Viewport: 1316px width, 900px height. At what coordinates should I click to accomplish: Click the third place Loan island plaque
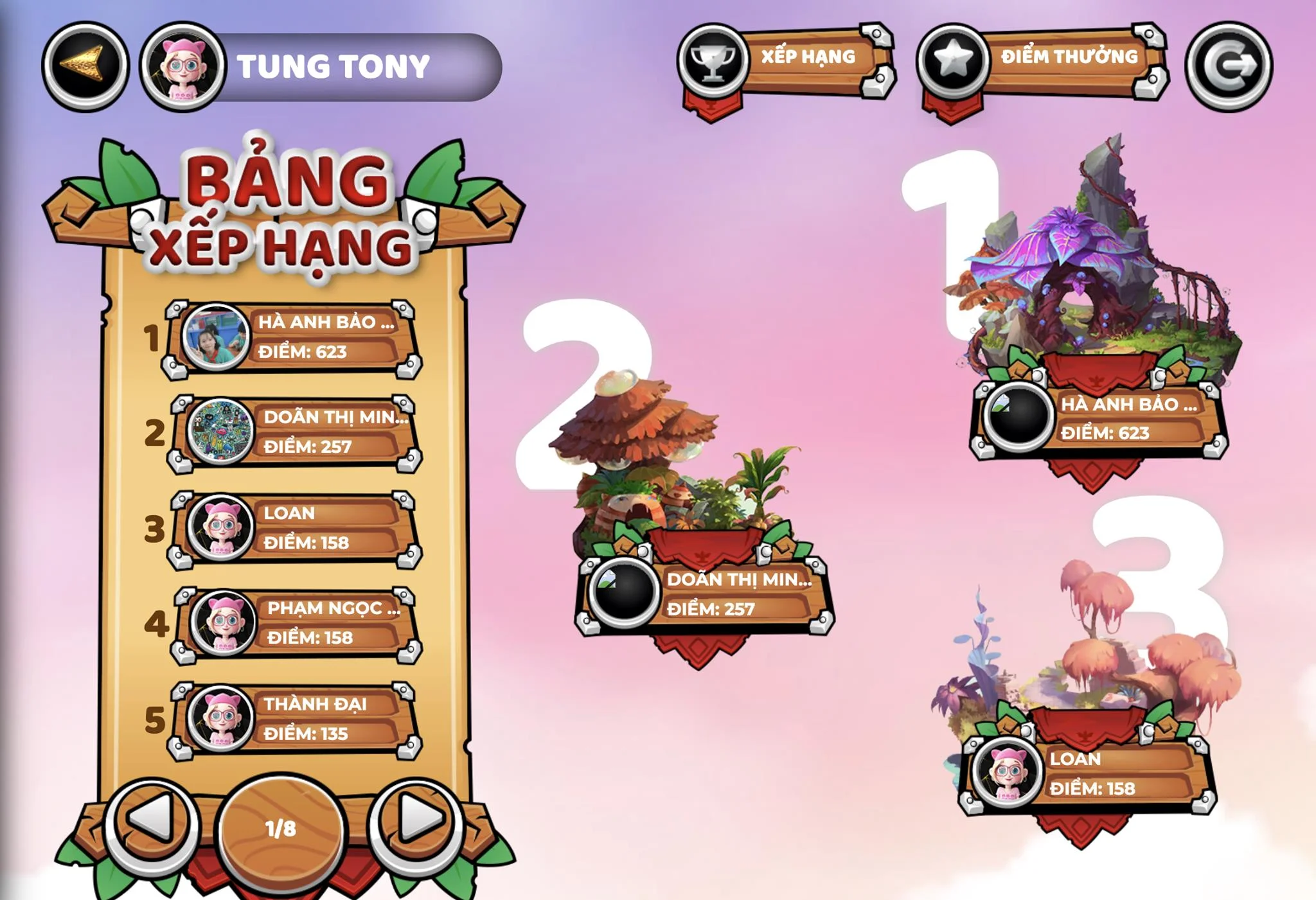(x=1087, y=774)
